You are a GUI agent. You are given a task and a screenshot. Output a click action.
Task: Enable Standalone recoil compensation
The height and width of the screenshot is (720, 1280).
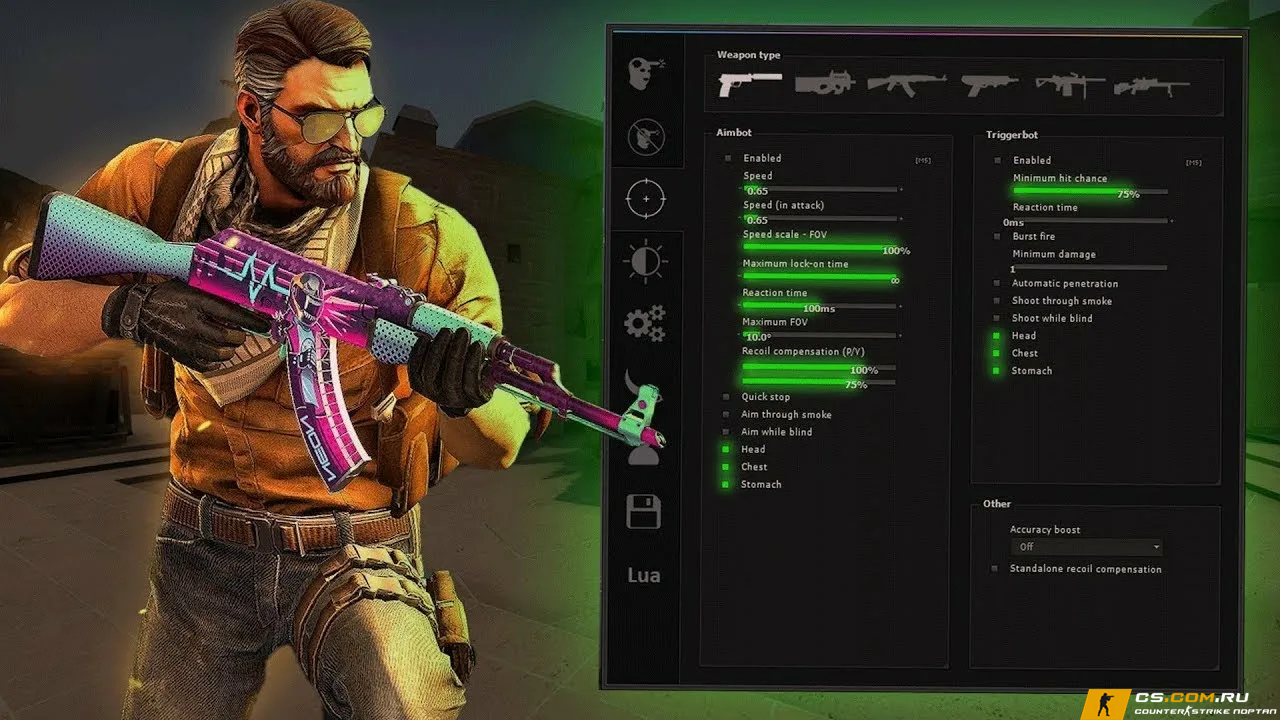[x=995, y=569]
